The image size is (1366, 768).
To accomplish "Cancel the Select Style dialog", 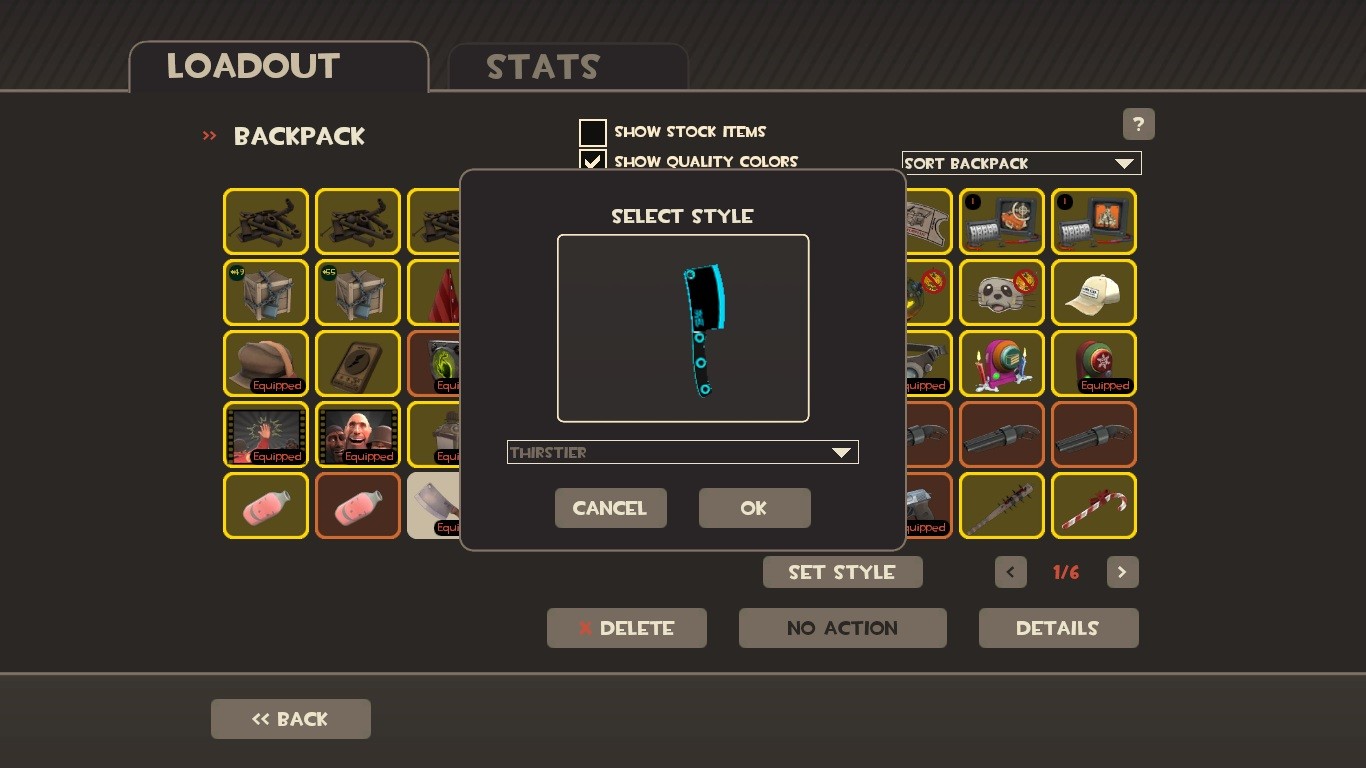I will pyautogui.click(x=610, y=508).
